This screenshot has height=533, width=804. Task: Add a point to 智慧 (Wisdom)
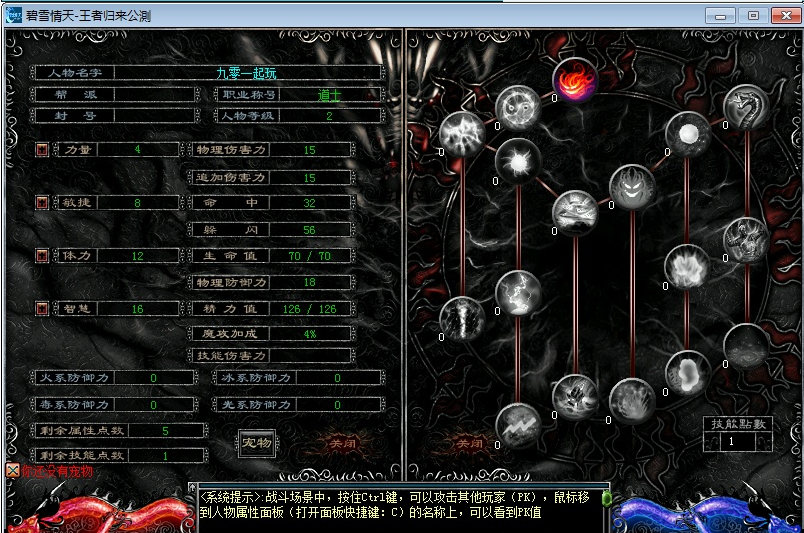[42, 309]
